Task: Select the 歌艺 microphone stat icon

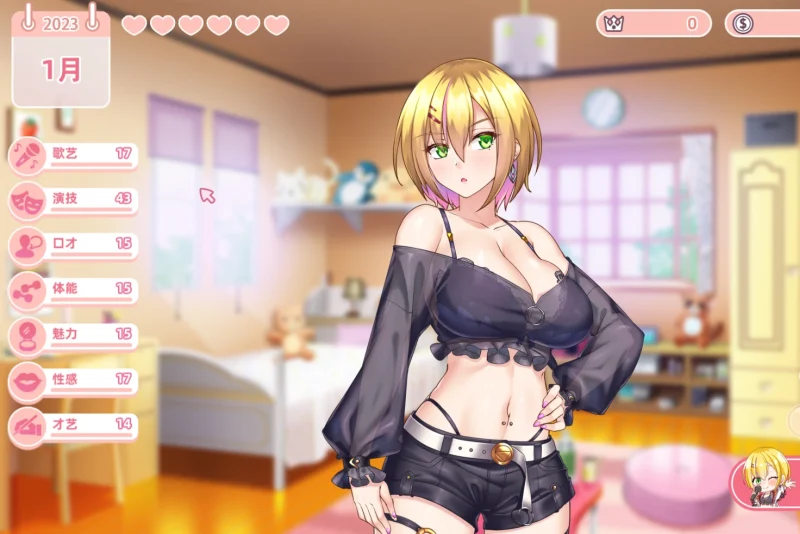Action: (26, 155)
